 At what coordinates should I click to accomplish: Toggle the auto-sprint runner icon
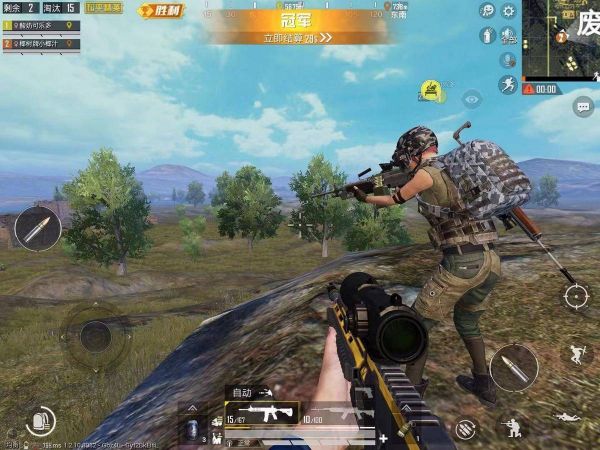point(509,86)
